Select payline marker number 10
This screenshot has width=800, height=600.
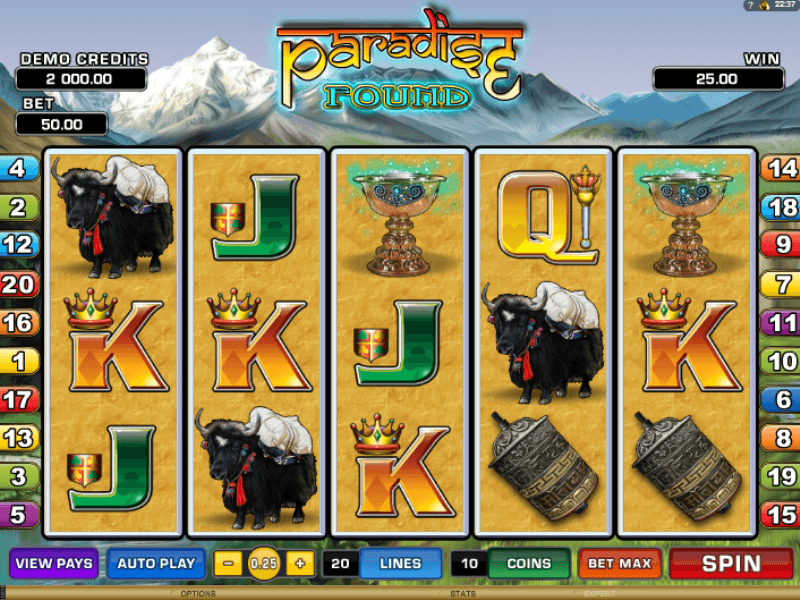click(782, 361)
